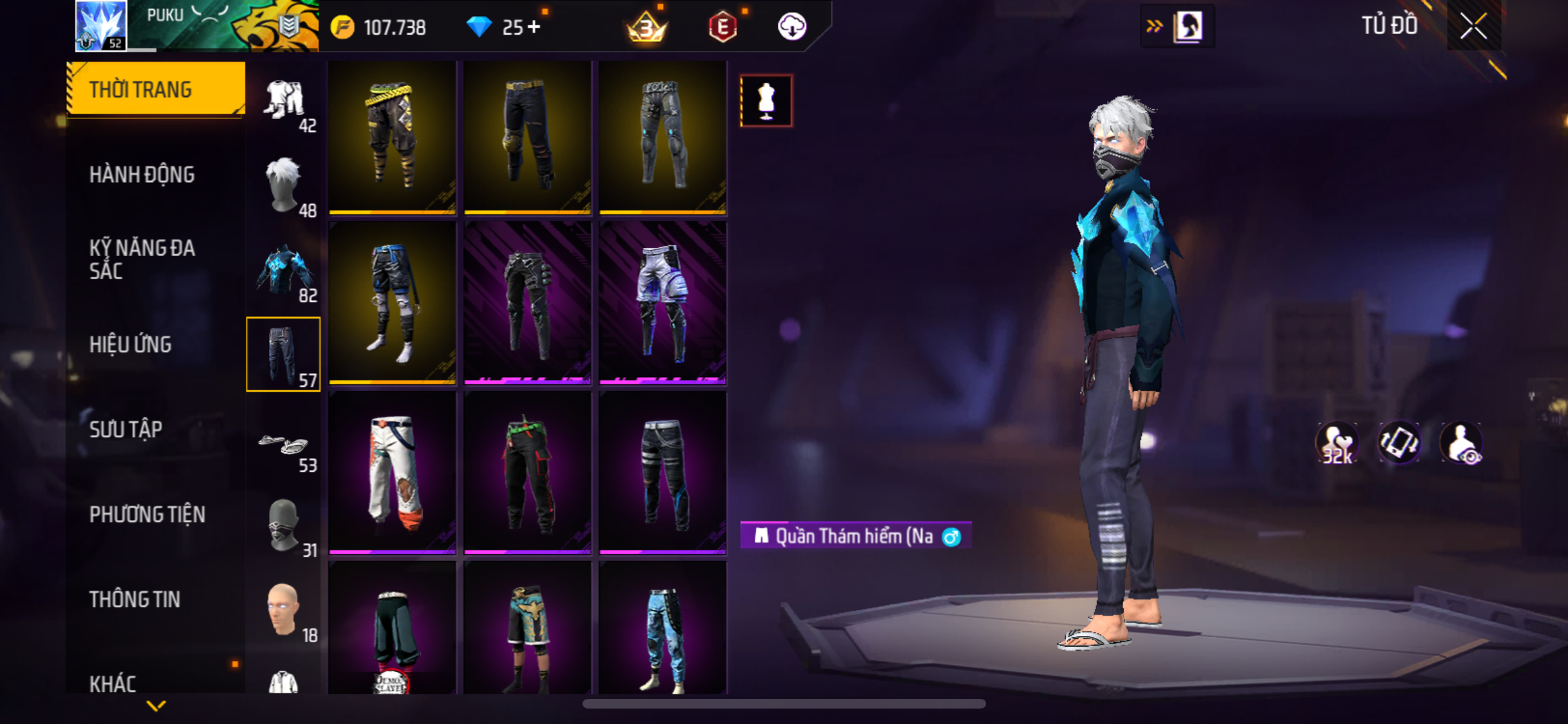Add diamonds with the plus button
This screenshot has height=724, width=1568.
click(x=534, y=27)
